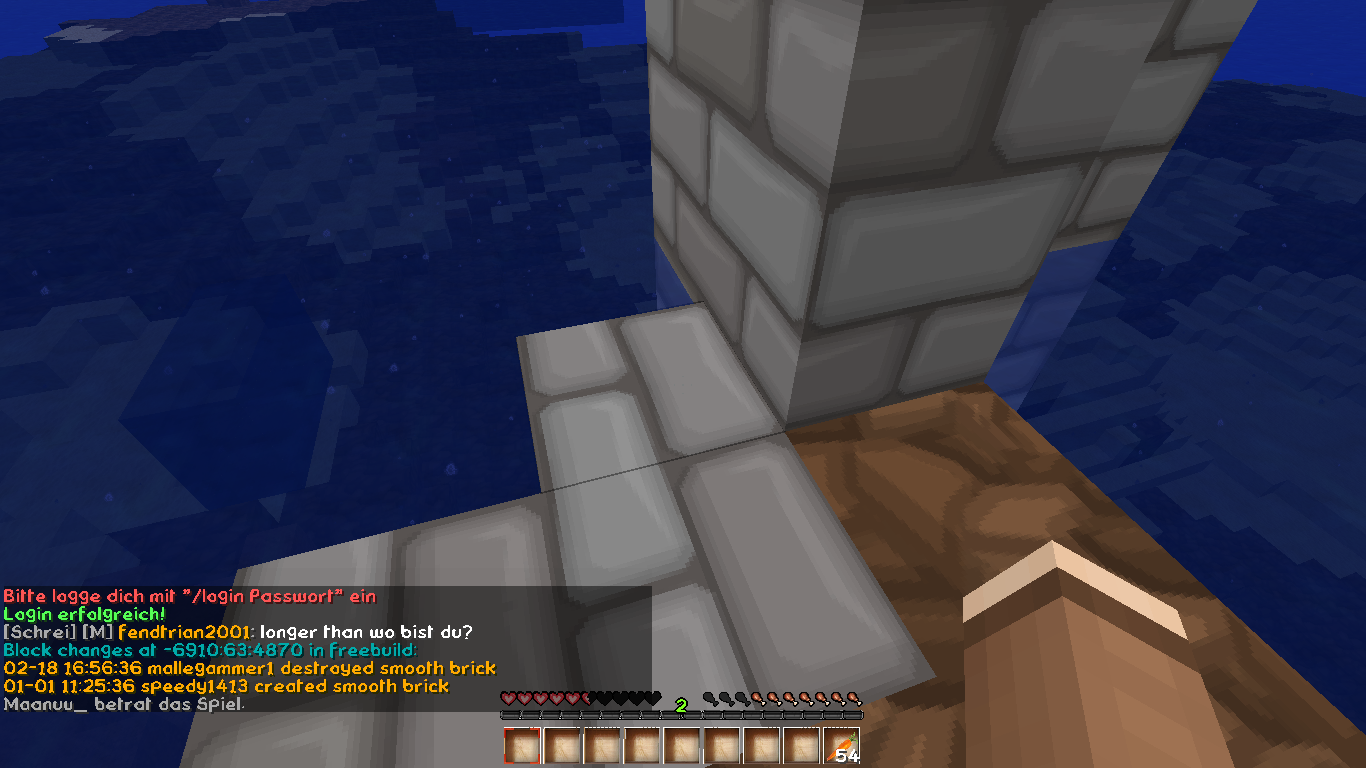Select the carrot hotbar slot
This screenshot has width=1366, height=768.
coord(842,746)
